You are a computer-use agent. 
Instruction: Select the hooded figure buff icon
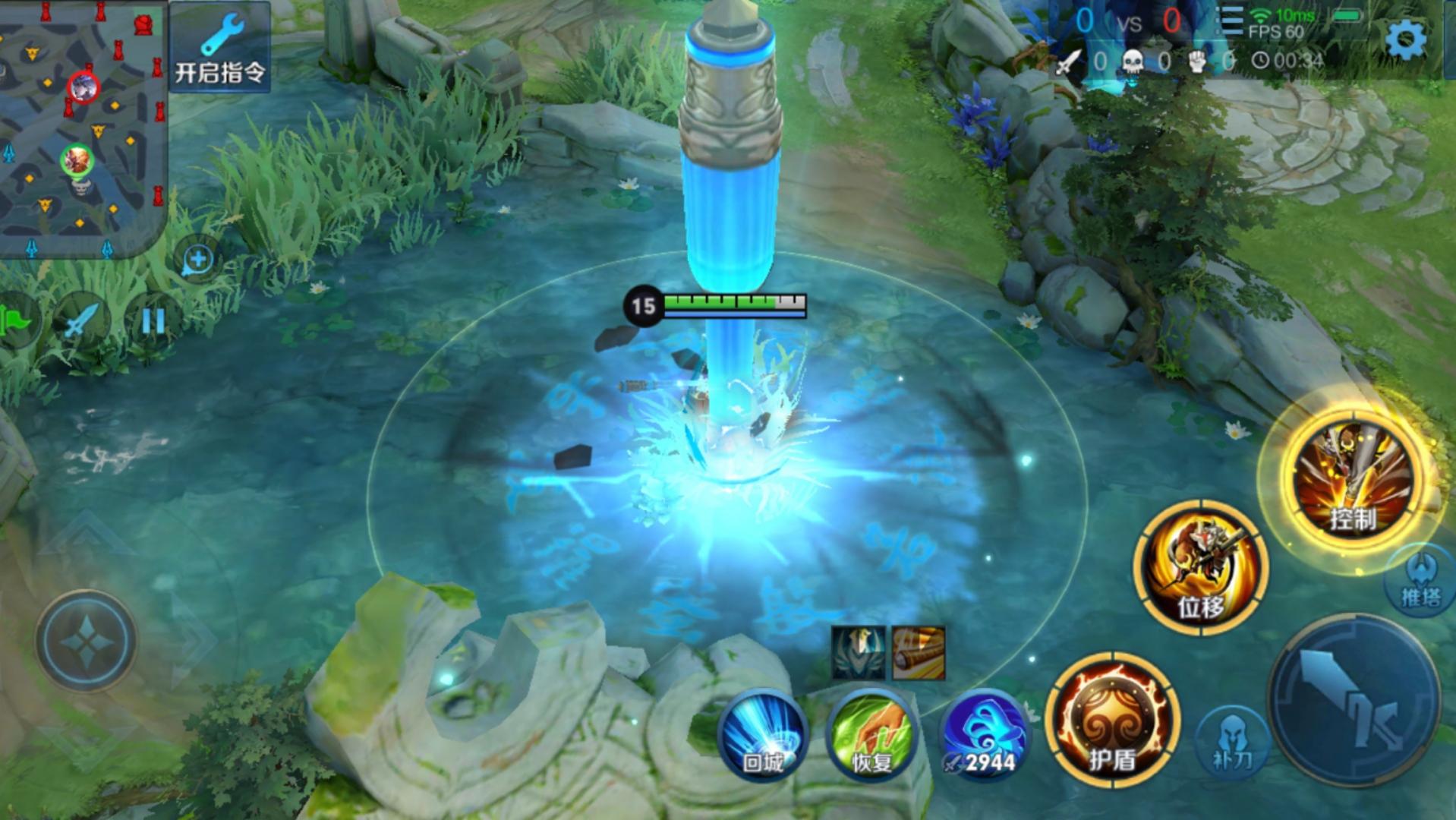(x=858, y=652)
